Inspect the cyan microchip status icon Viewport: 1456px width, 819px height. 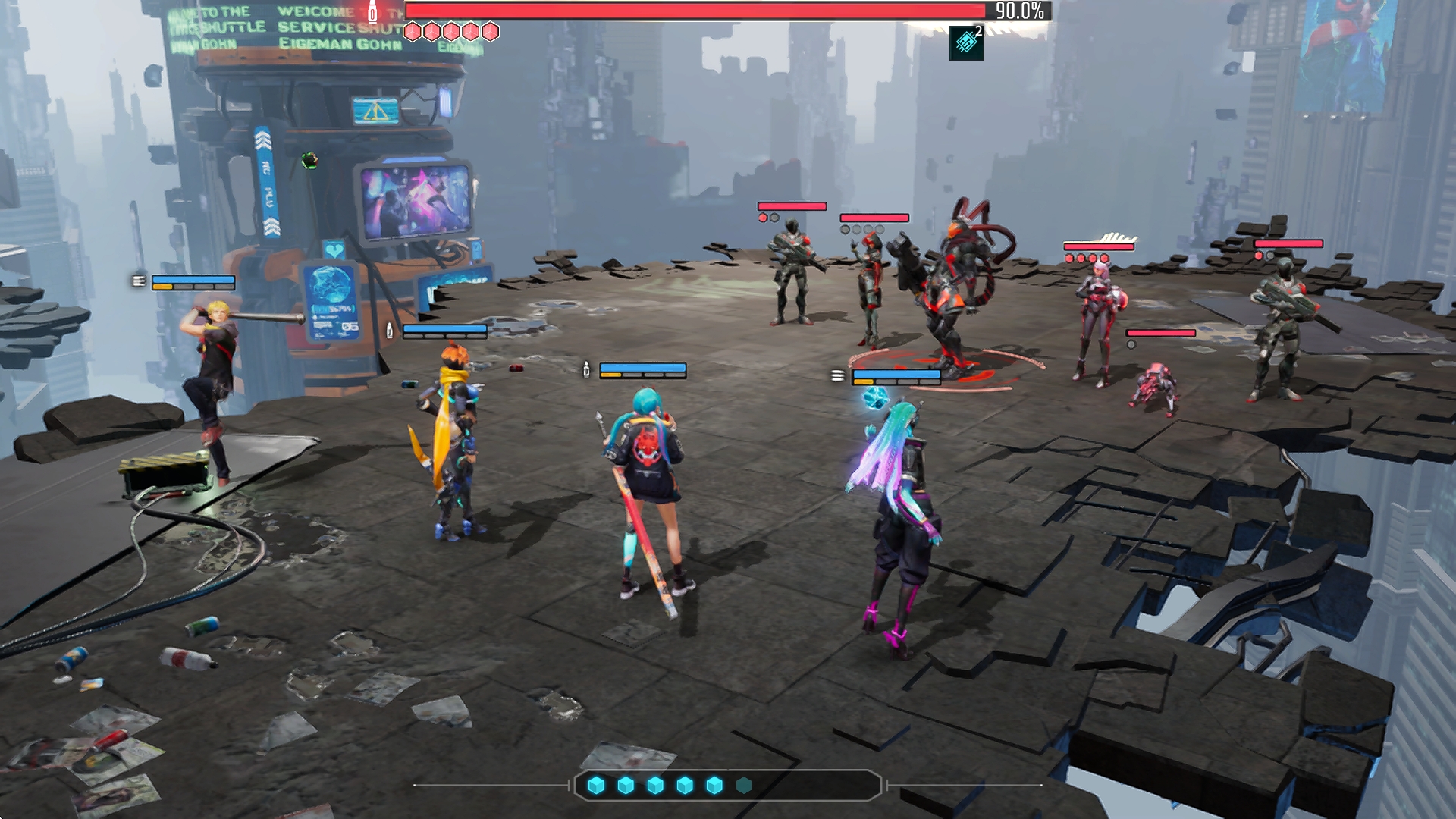coord(966,42)
